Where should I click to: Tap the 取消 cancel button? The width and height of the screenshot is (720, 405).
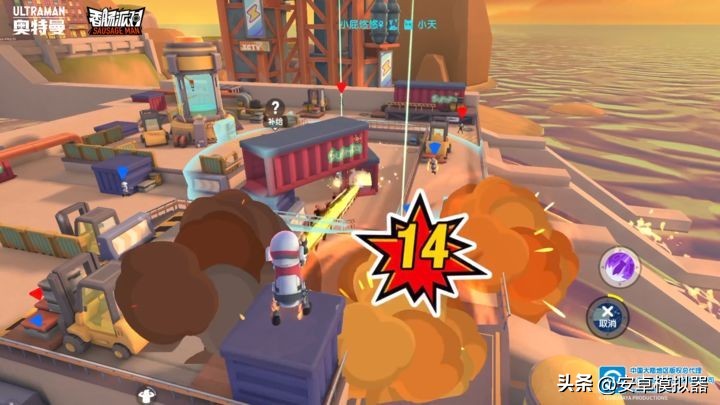(x=605, y=315)
